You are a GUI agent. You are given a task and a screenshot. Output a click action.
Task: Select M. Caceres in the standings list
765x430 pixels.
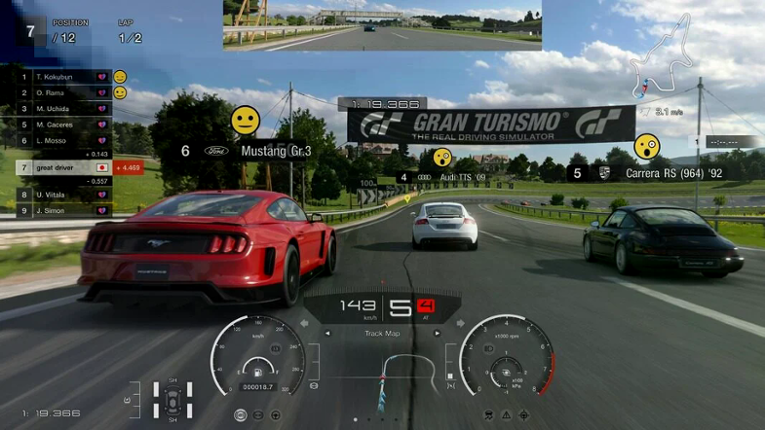(62, 124)
